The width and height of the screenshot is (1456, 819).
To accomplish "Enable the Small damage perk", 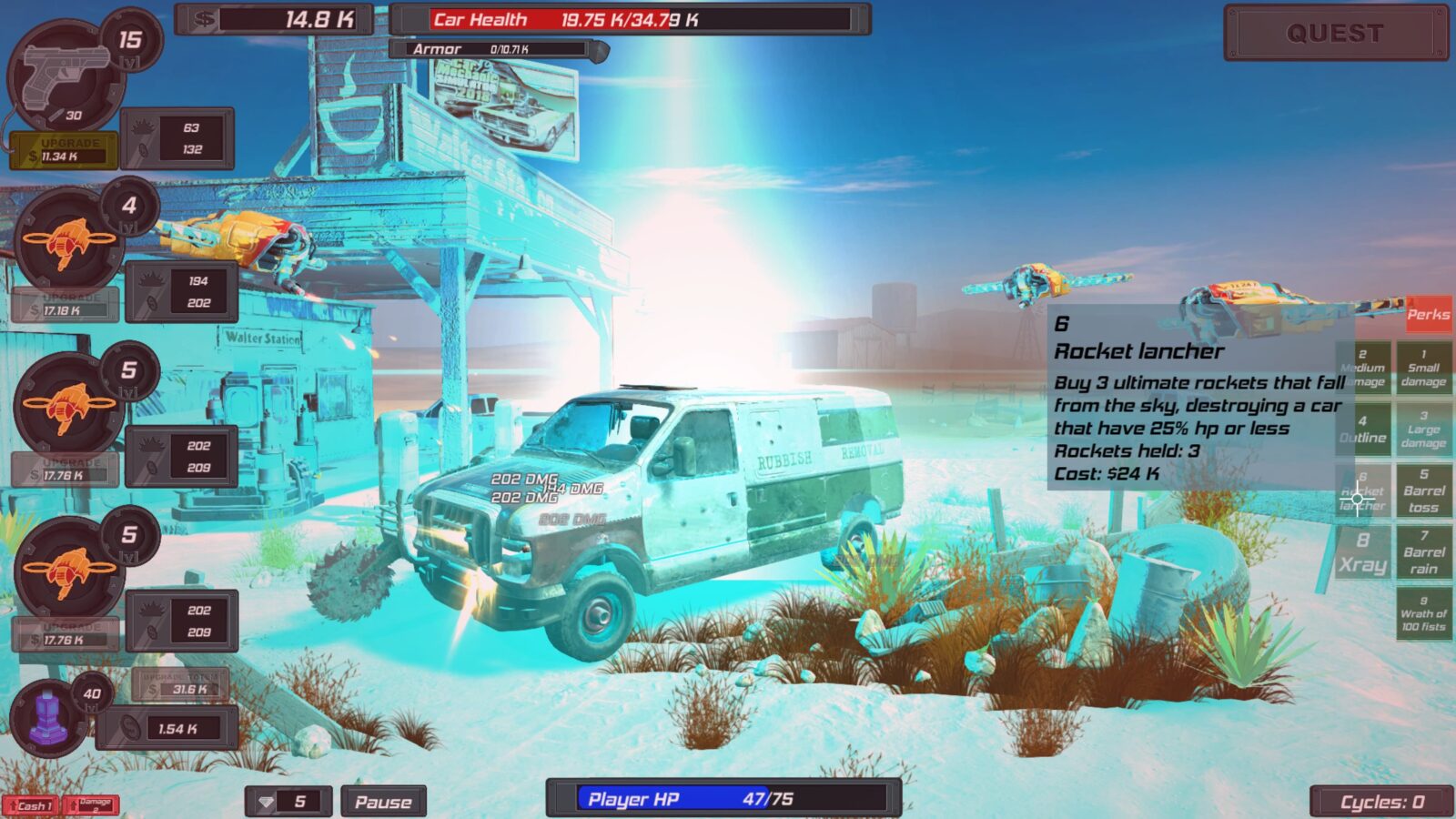I will (x=1424, y=369).
